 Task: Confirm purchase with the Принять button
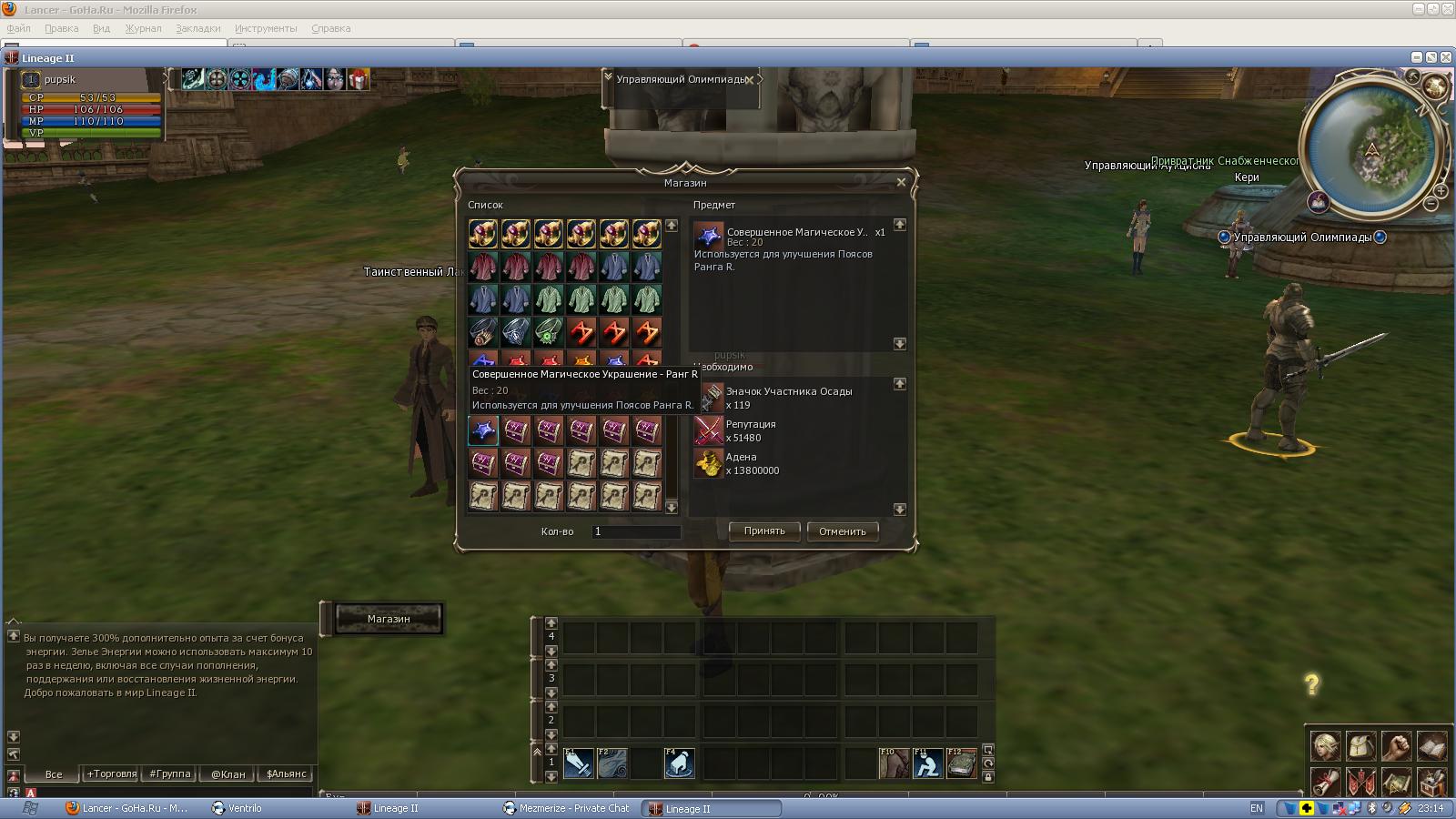click(x=763, y=531)
